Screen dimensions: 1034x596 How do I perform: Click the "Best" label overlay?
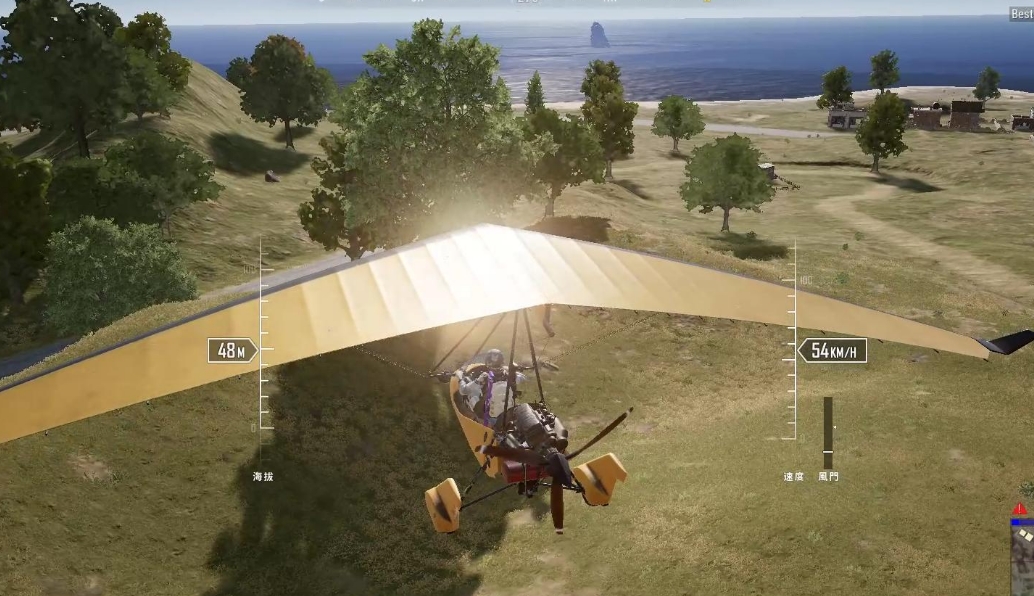click(1021, 15)
